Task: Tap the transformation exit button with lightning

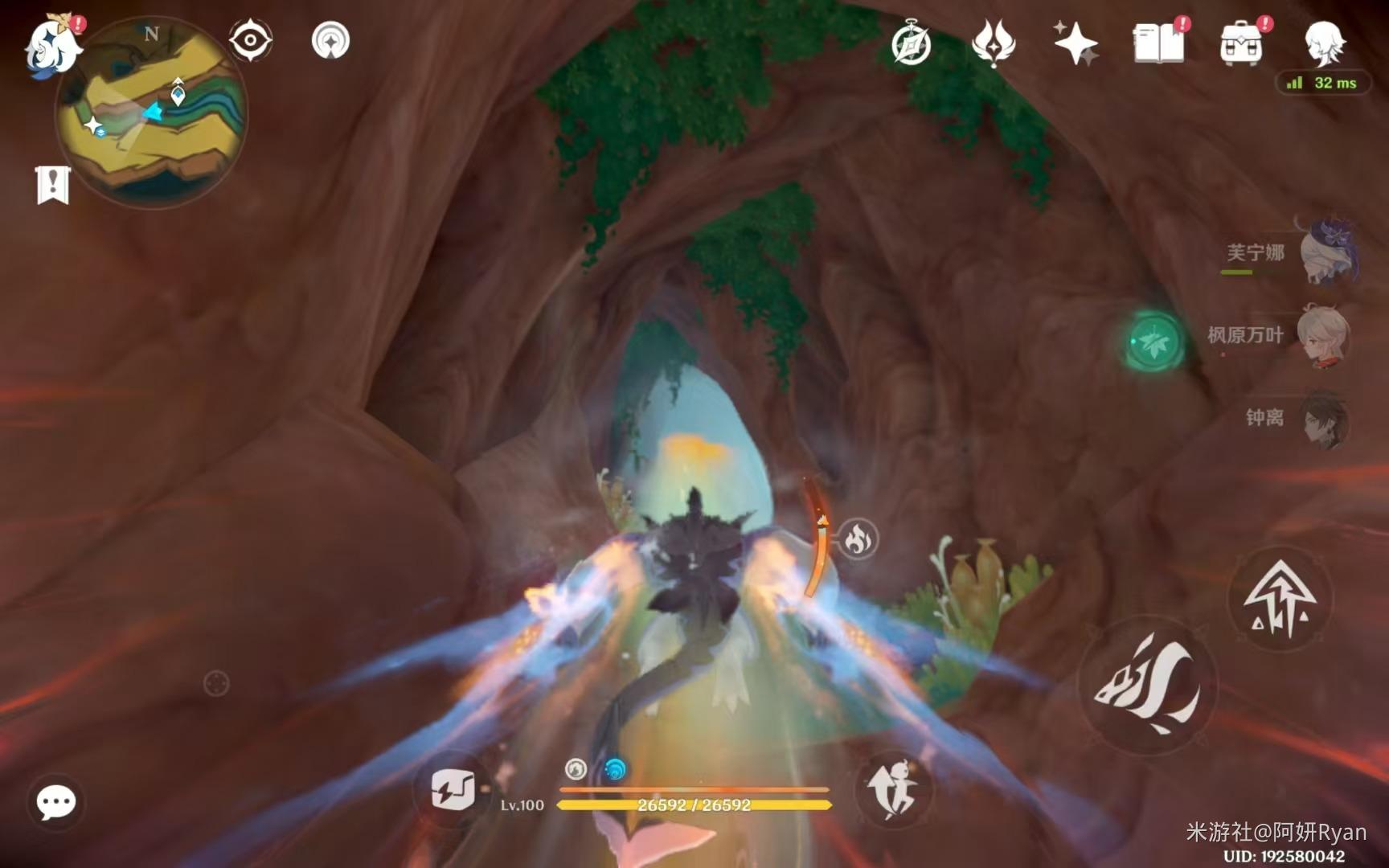Action: [x=453, y=790]
